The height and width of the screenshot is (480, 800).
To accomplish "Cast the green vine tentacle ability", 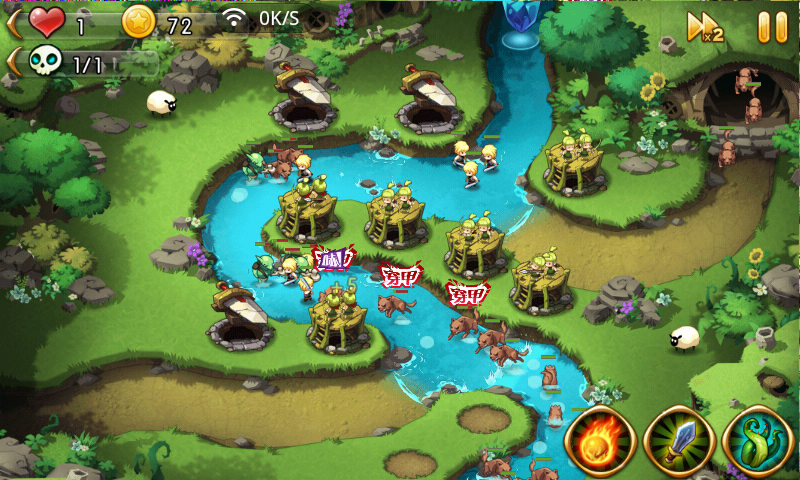I will pos(757,441).
